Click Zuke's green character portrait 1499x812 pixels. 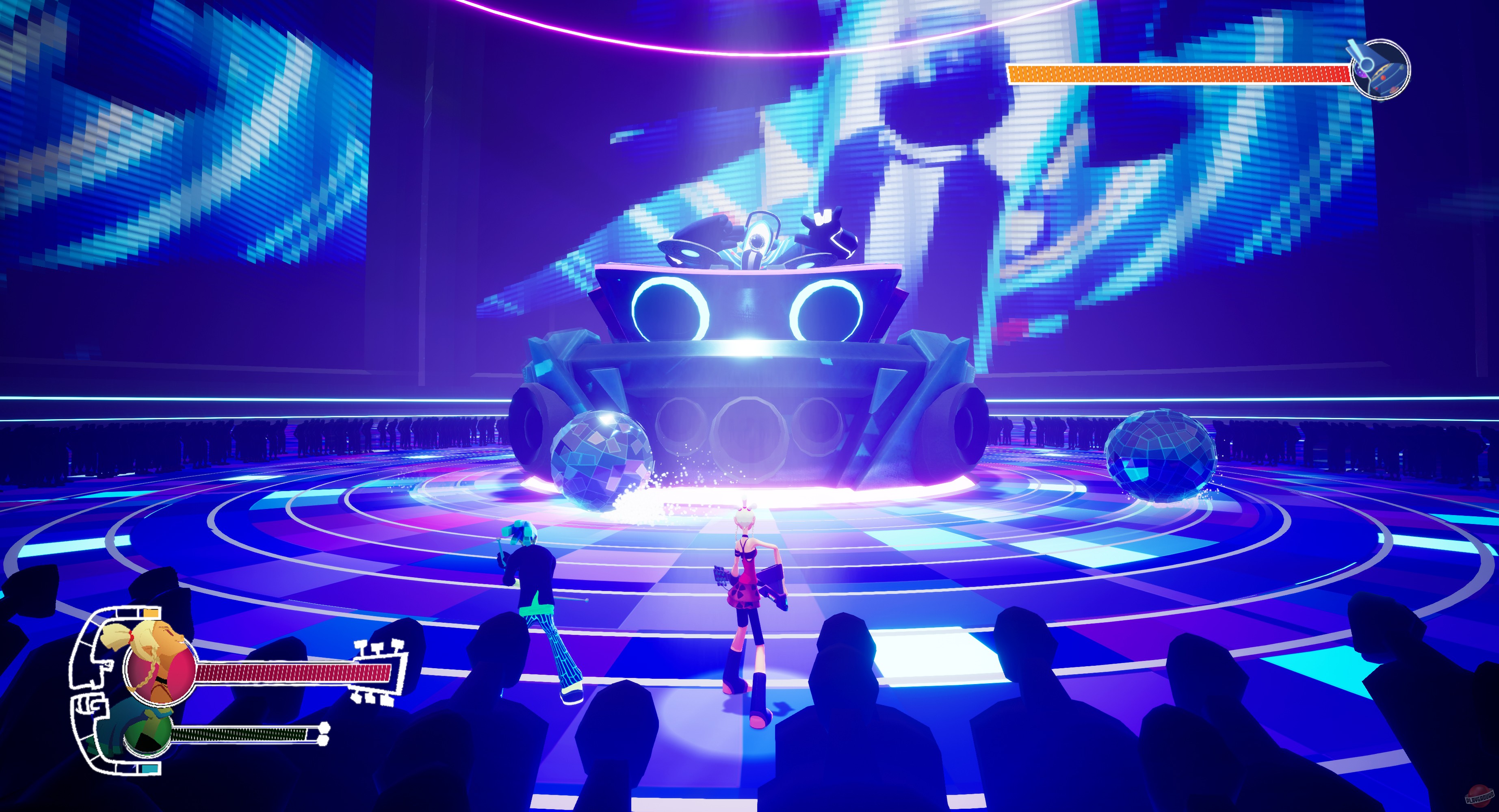click(x=148, y=738)
